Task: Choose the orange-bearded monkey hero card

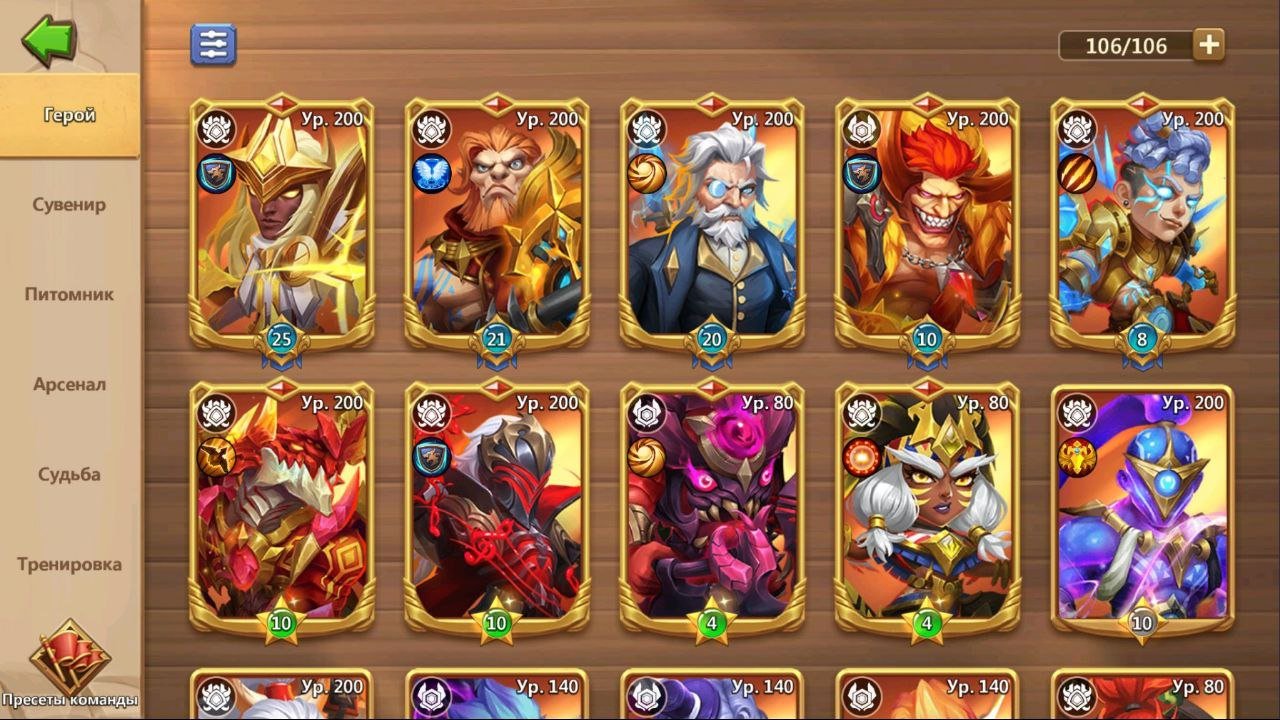Action: click(497, 225)
